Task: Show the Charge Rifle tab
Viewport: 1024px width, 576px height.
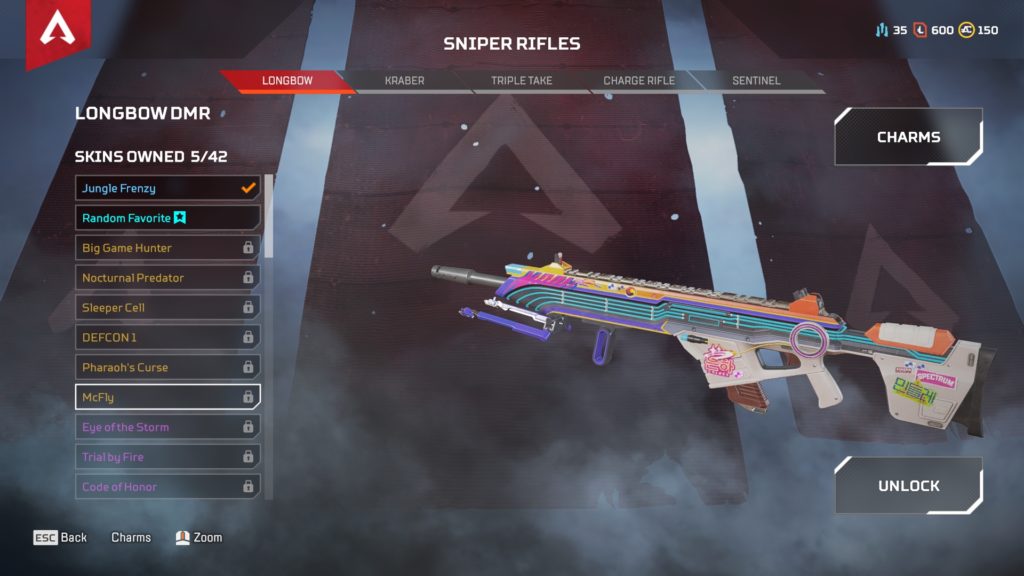Action: pyautogui.click(x=638, y=81)
